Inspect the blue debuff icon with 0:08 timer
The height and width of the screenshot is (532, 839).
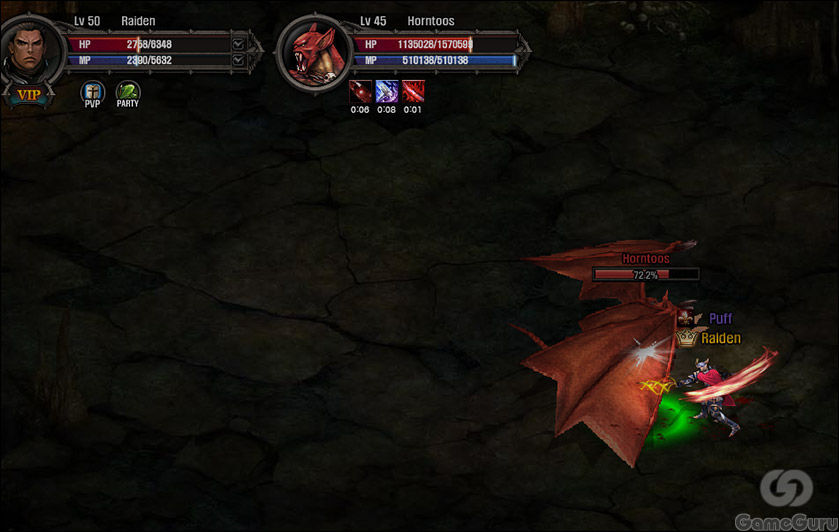(x=387, y=92)
